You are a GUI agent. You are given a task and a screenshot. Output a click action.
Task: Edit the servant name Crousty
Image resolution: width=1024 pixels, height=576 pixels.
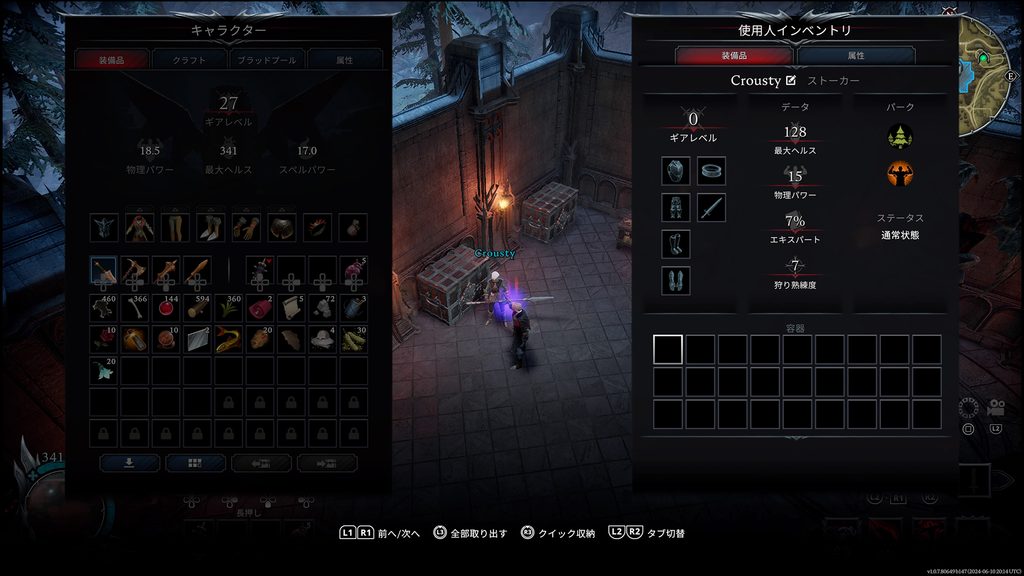(x=792, y=81)
